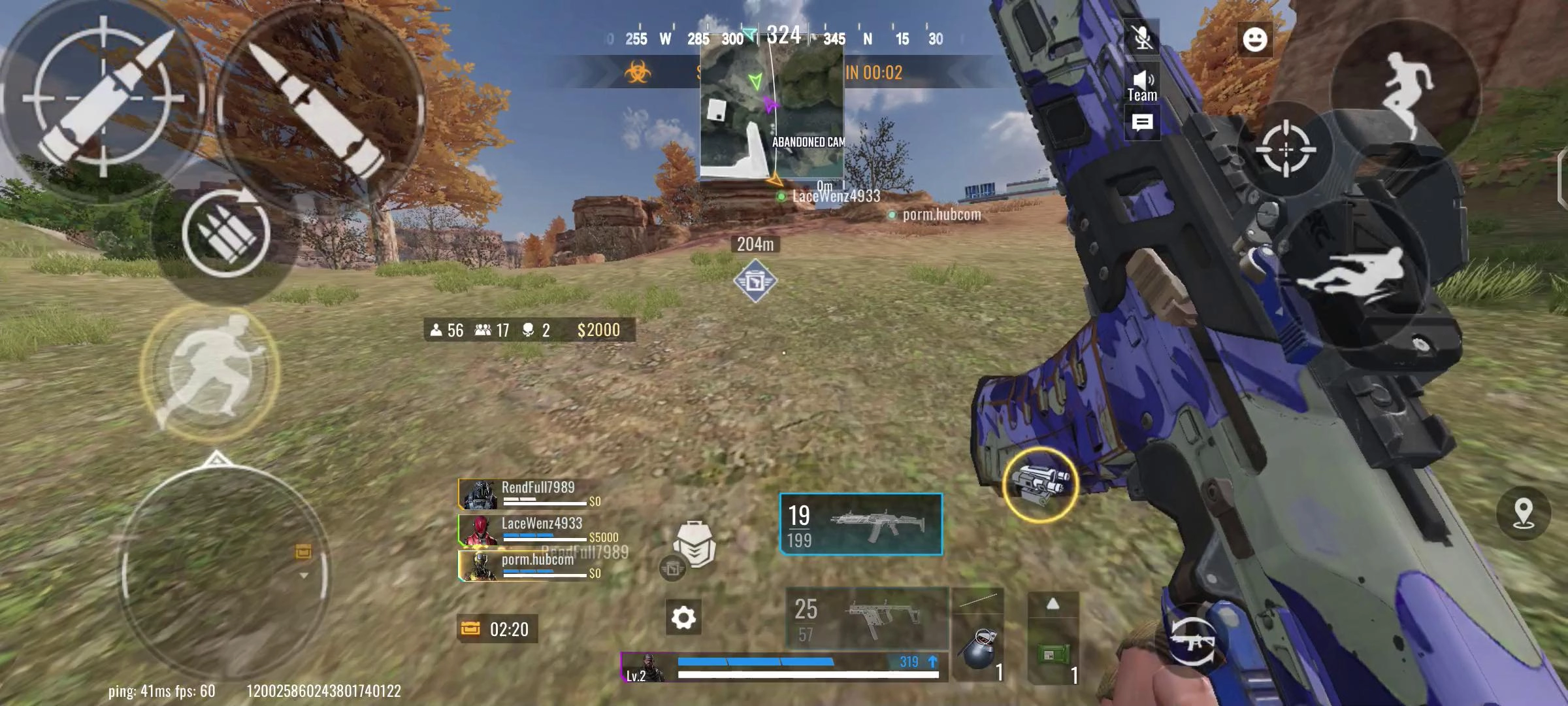Open the minimap
This screenshot has width=1568, height=706.
point(772,107)
